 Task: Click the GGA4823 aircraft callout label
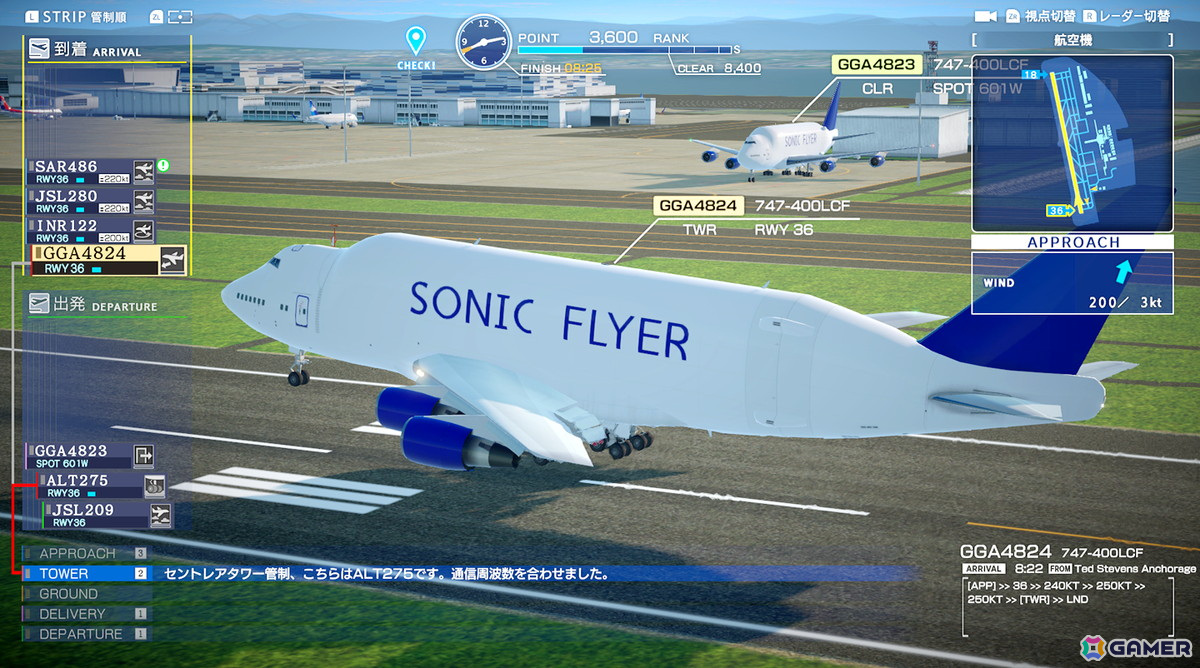pyautogui.click(x=876, y=65)
